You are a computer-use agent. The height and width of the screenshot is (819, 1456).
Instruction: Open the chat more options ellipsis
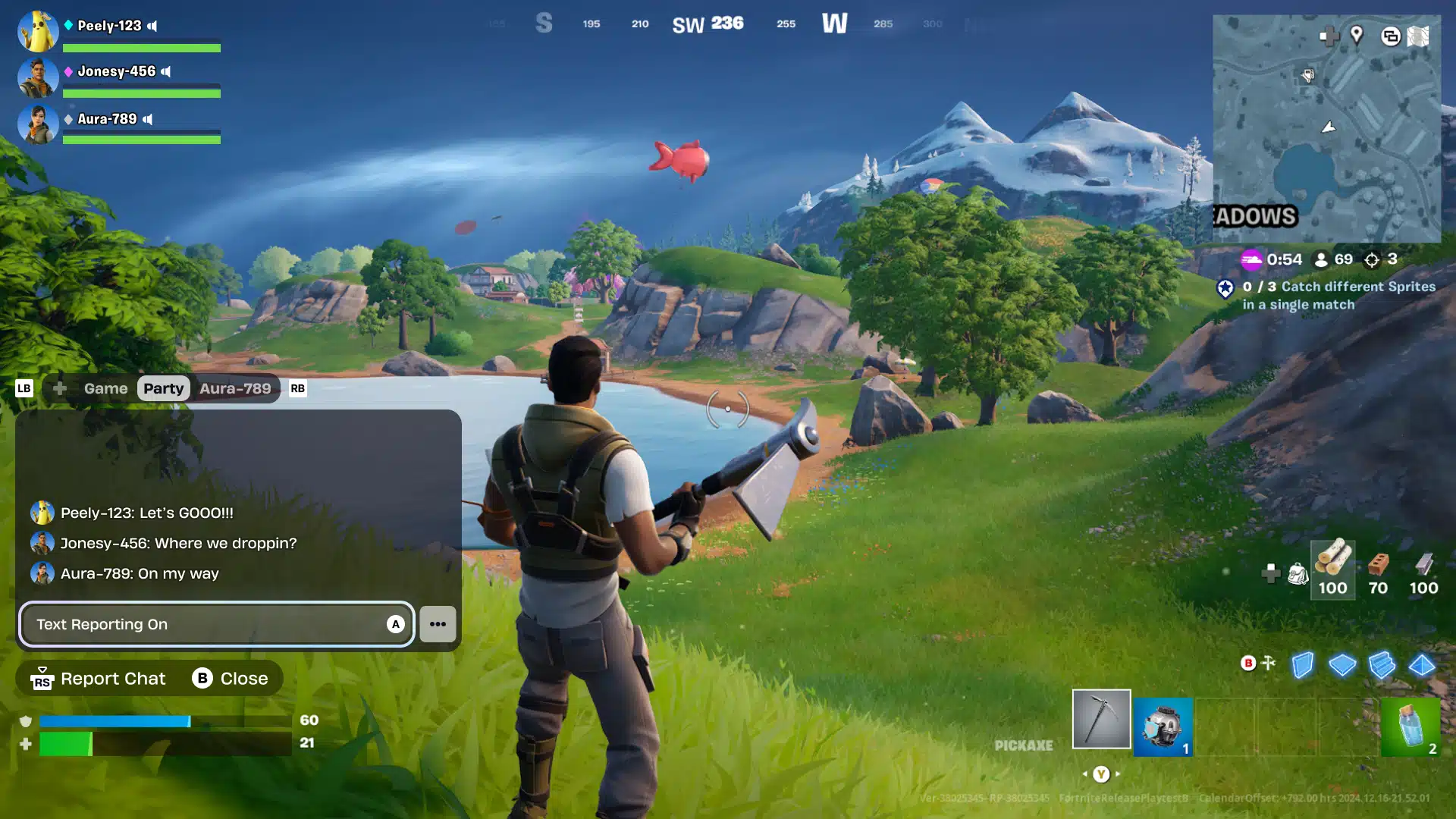(x=438, y=624)
